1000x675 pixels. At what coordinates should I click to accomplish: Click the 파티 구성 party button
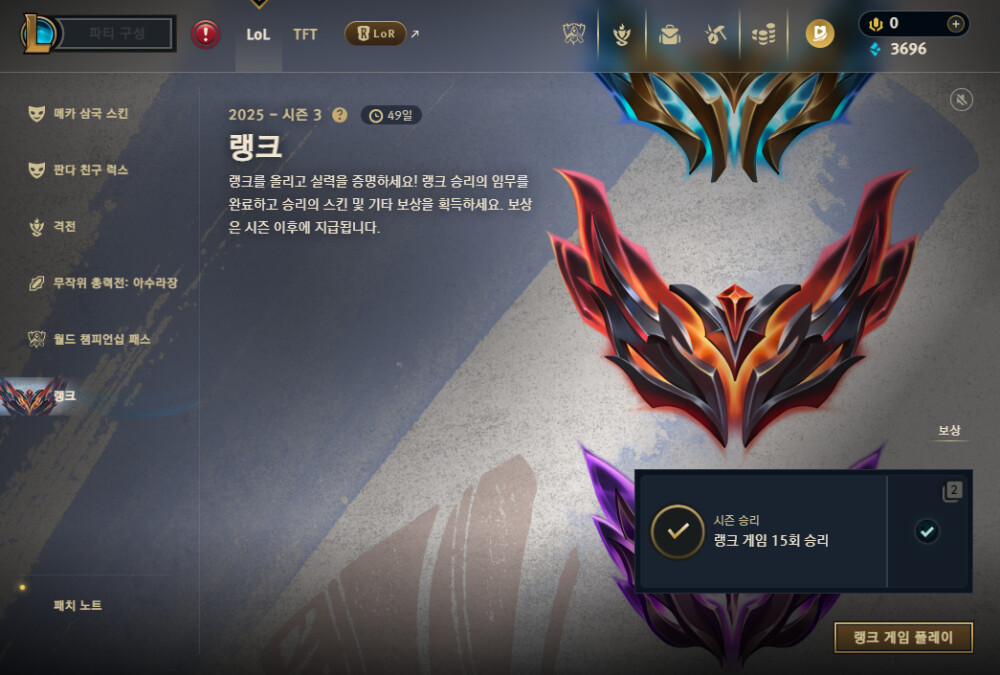click(x=116, y=33)
